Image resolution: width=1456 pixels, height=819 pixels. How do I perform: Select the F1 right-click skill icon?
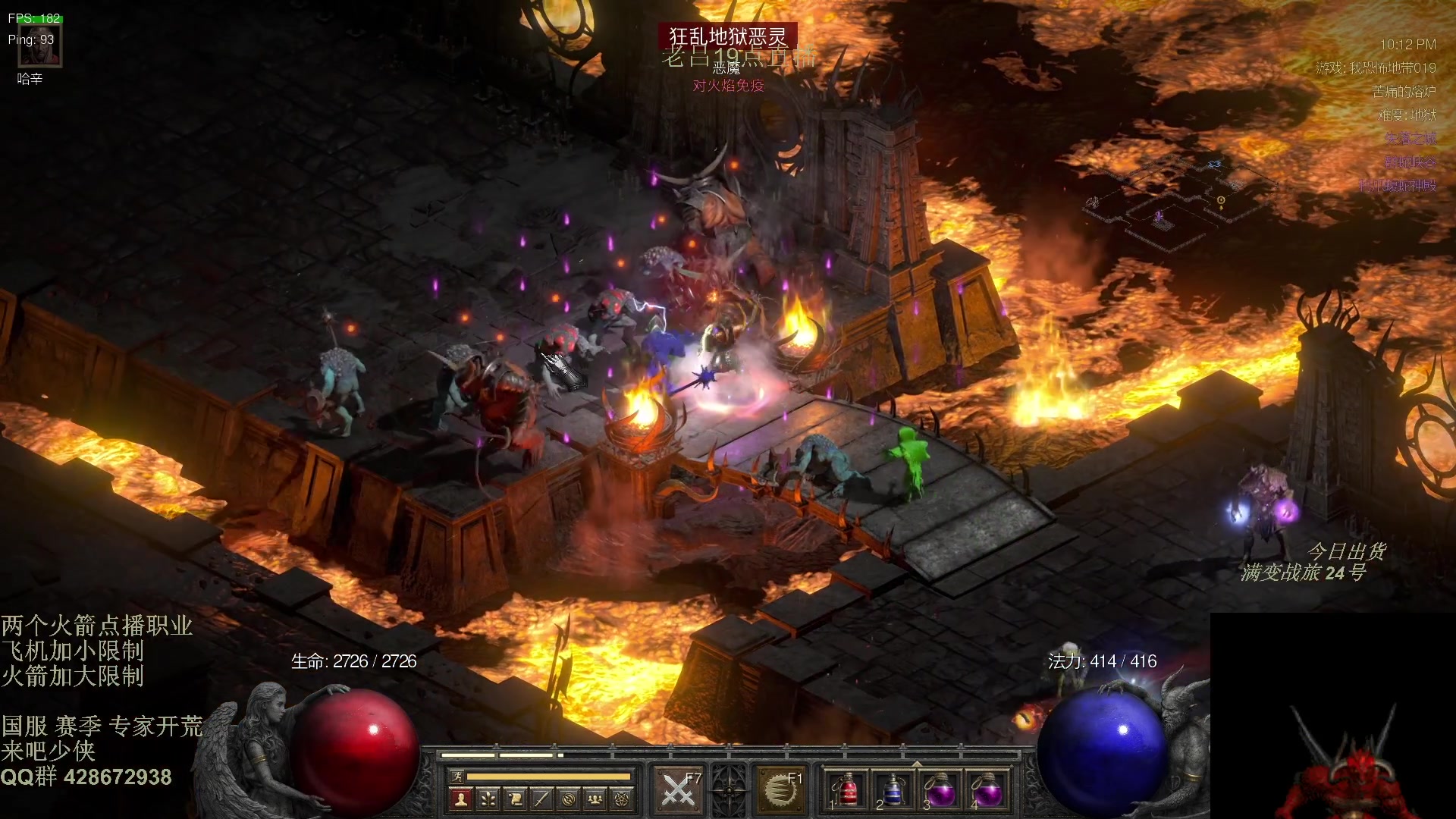pyautogui.click(x=780, y=790)
